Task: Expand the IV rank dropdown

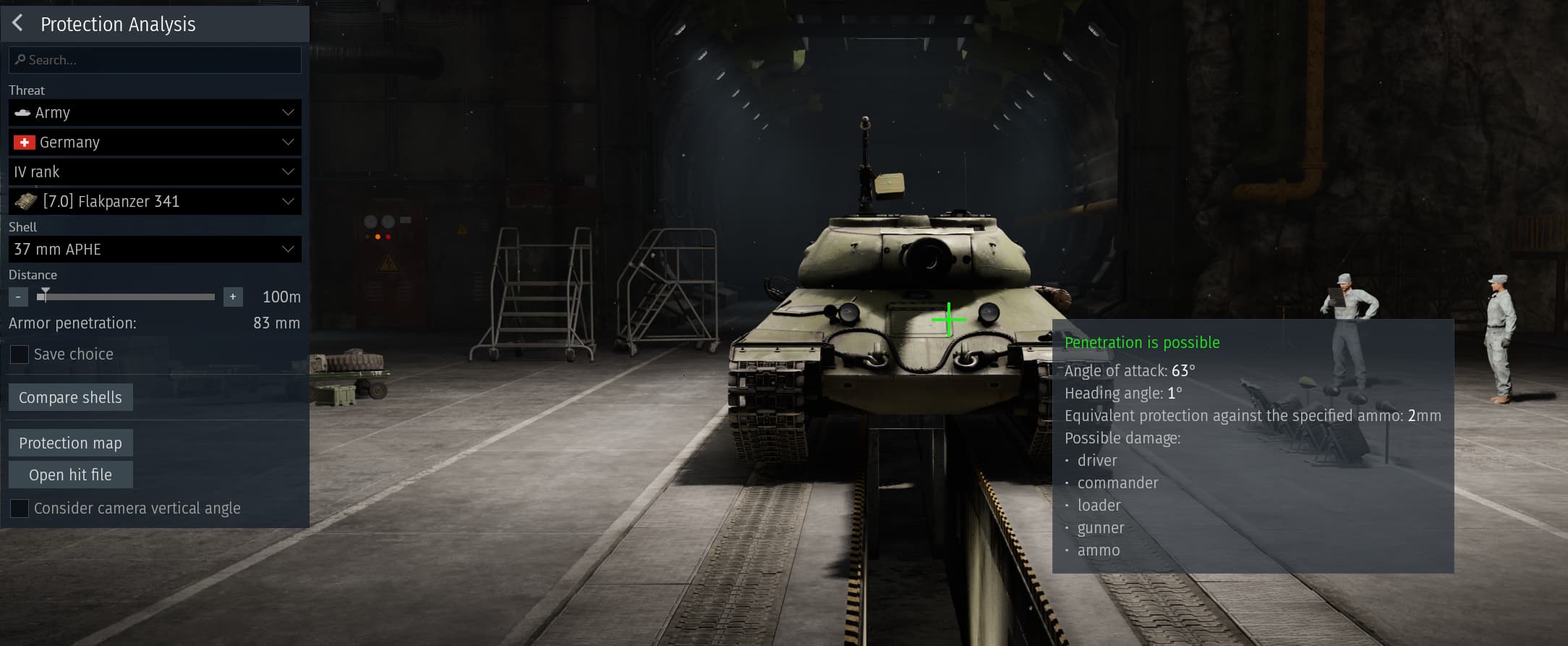Action: pos(155,172)
